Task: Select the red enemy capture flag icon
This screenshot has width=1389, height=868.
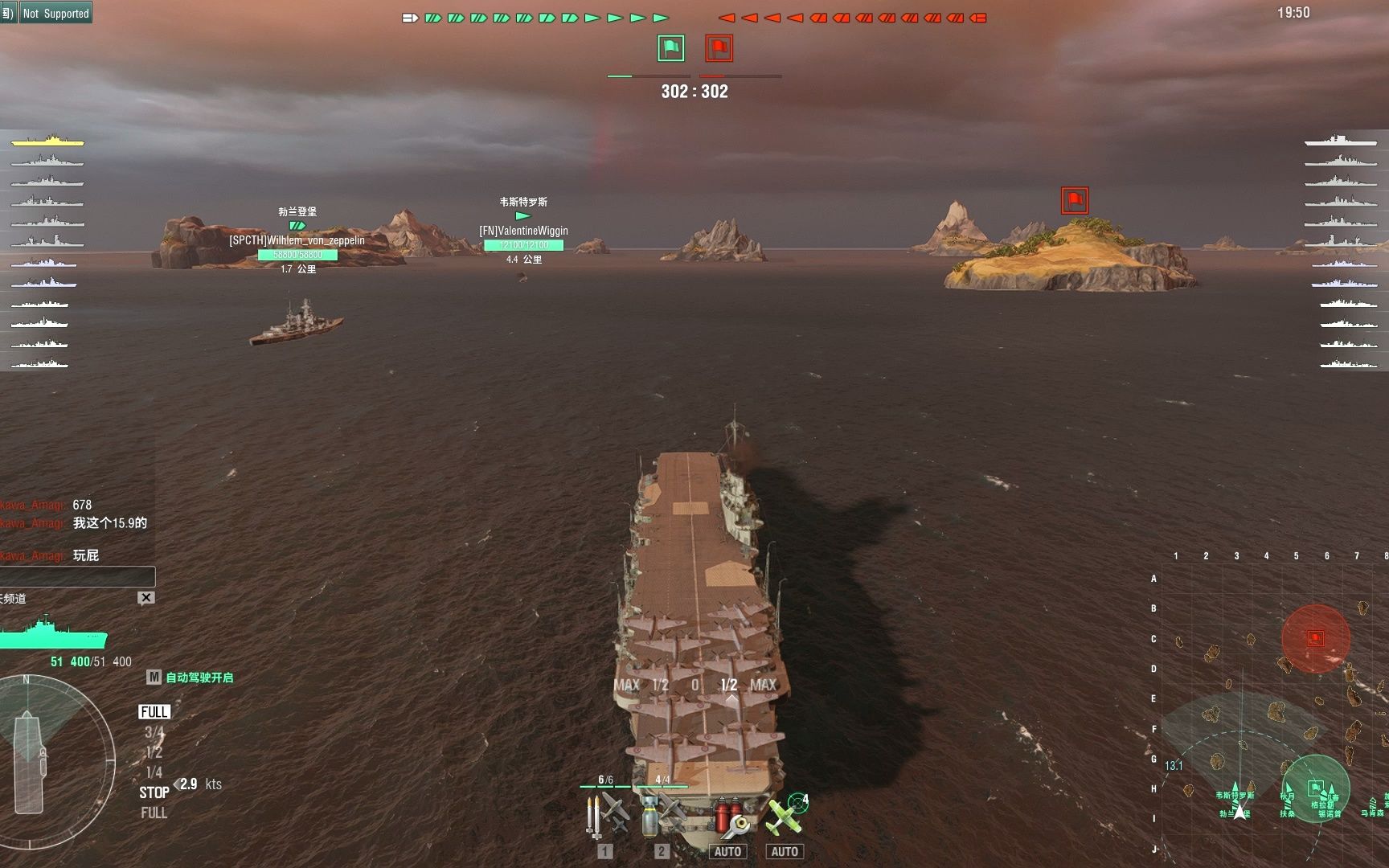Action: [719, 48]
